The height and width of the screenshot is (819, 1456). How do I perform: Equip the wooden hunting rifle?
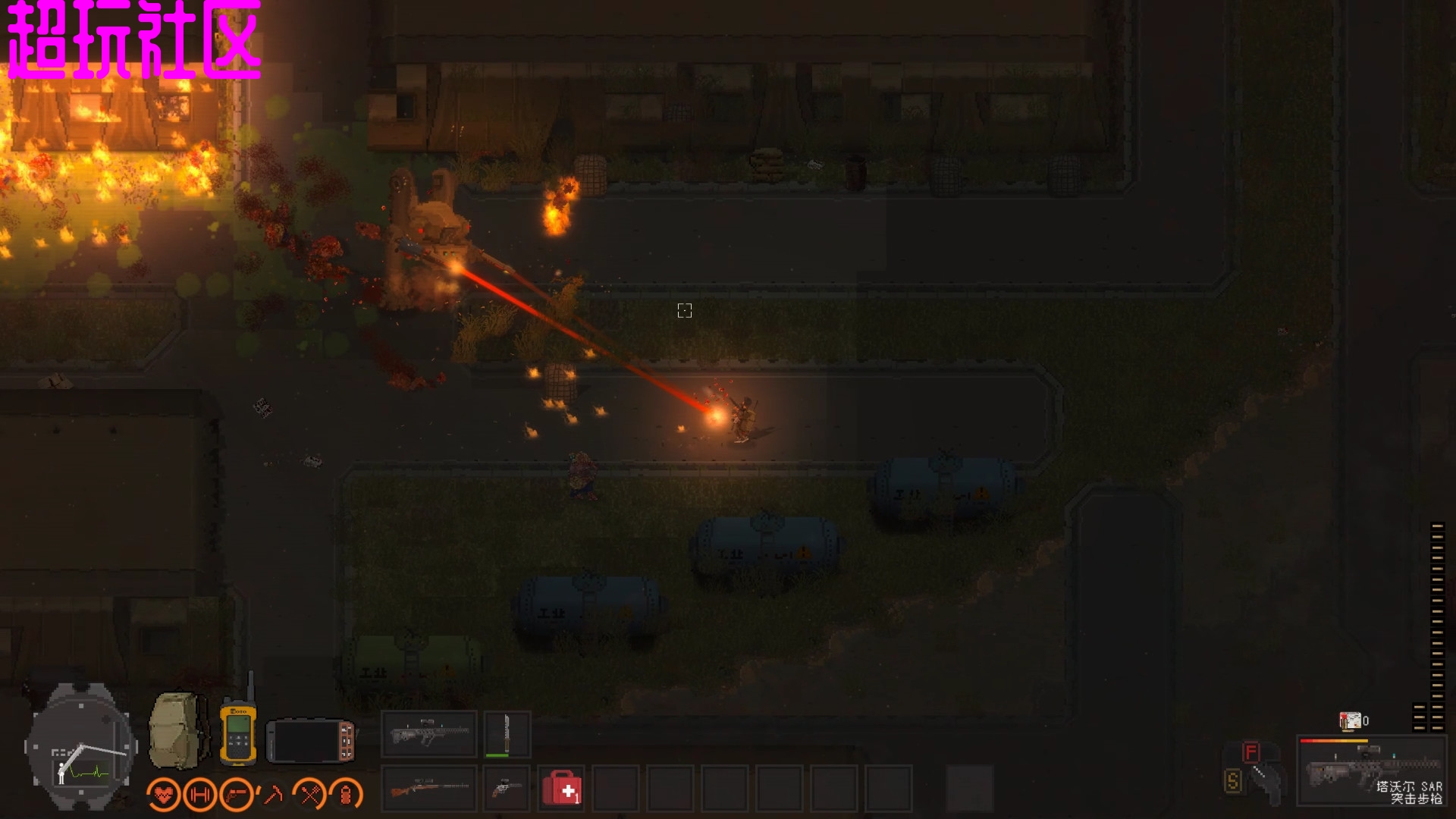tap(429, 789)
